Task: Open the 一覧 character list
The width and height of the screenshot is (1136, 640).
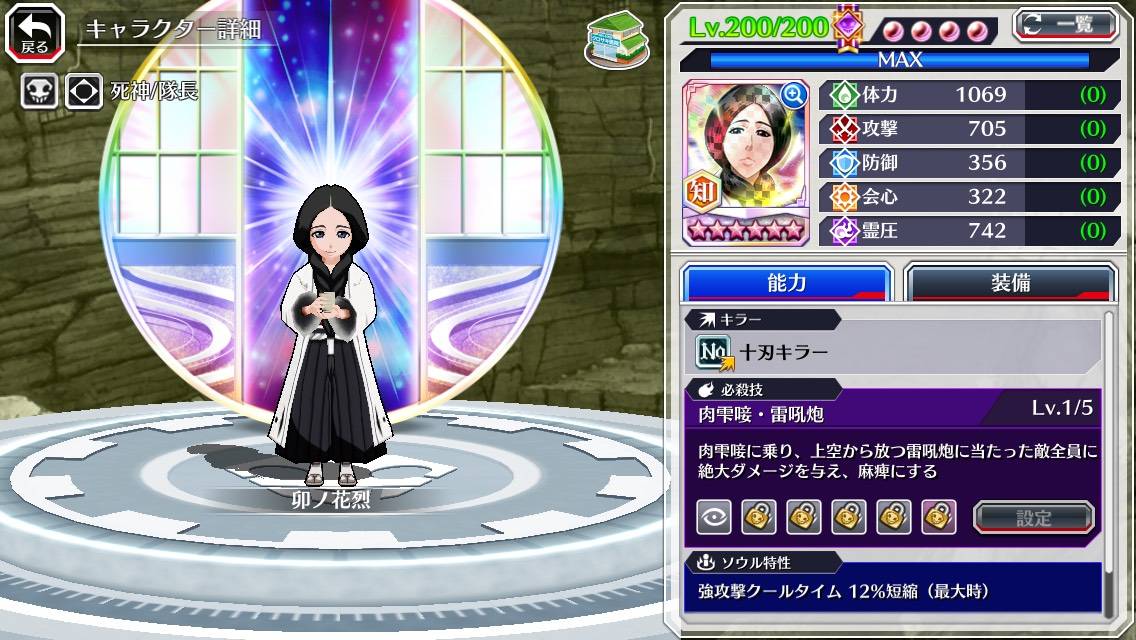Action: pos(1065,25)
